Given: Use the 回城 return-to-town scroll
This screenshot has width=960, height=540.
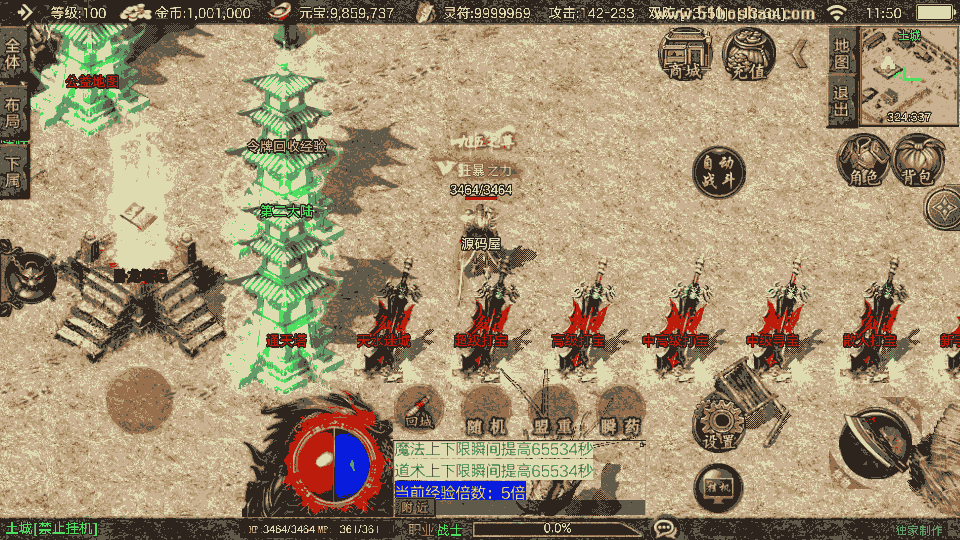Looking at the screenshot, I should pos(419,411).
